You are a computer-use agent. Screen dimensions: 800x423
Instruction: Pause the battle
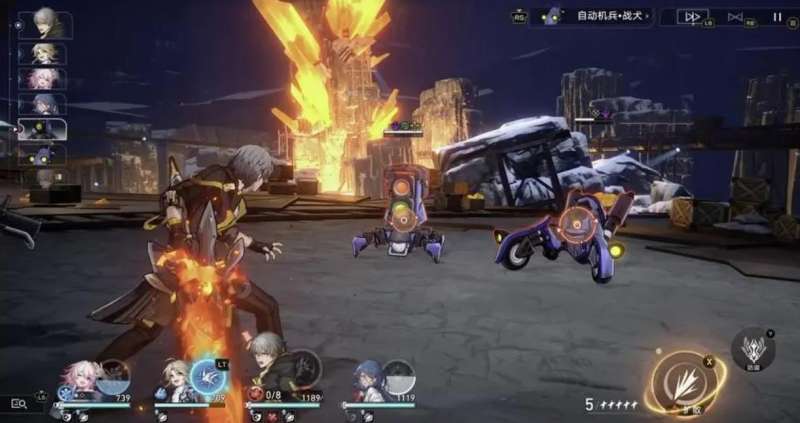pos(777,16)
